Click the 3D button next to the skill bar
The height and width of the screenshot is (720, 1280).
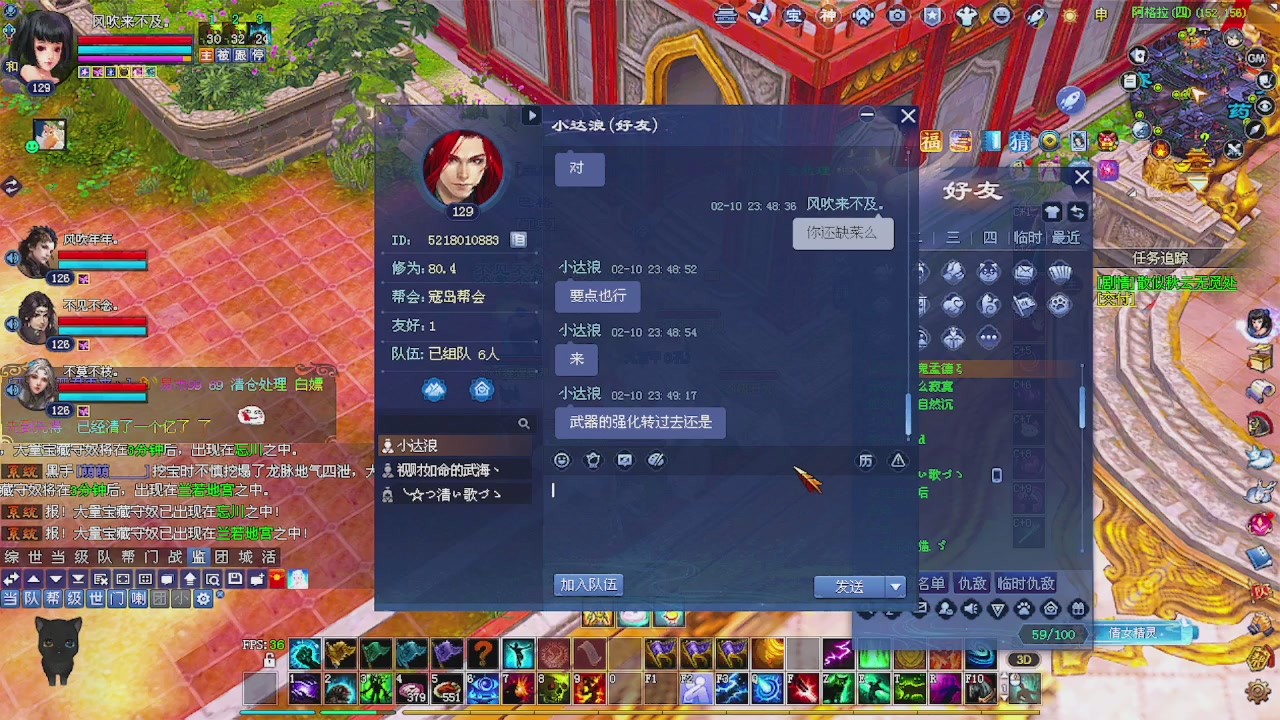pyautogui.click(x=1023, y=659)
